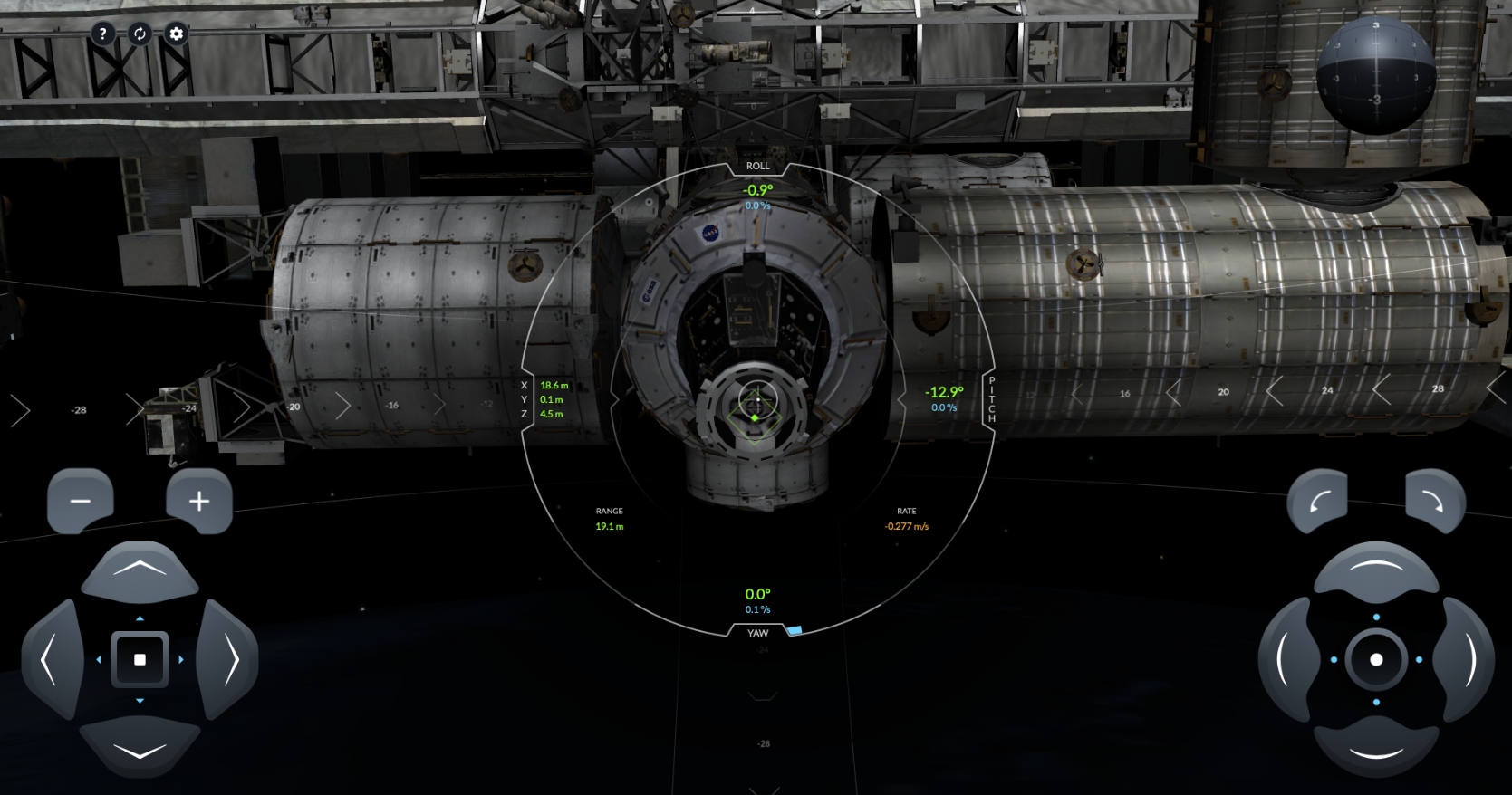Pitch down using the right pad's bottom button
The width and height of the screenshot is (1512, 795).
[1376, 750]
